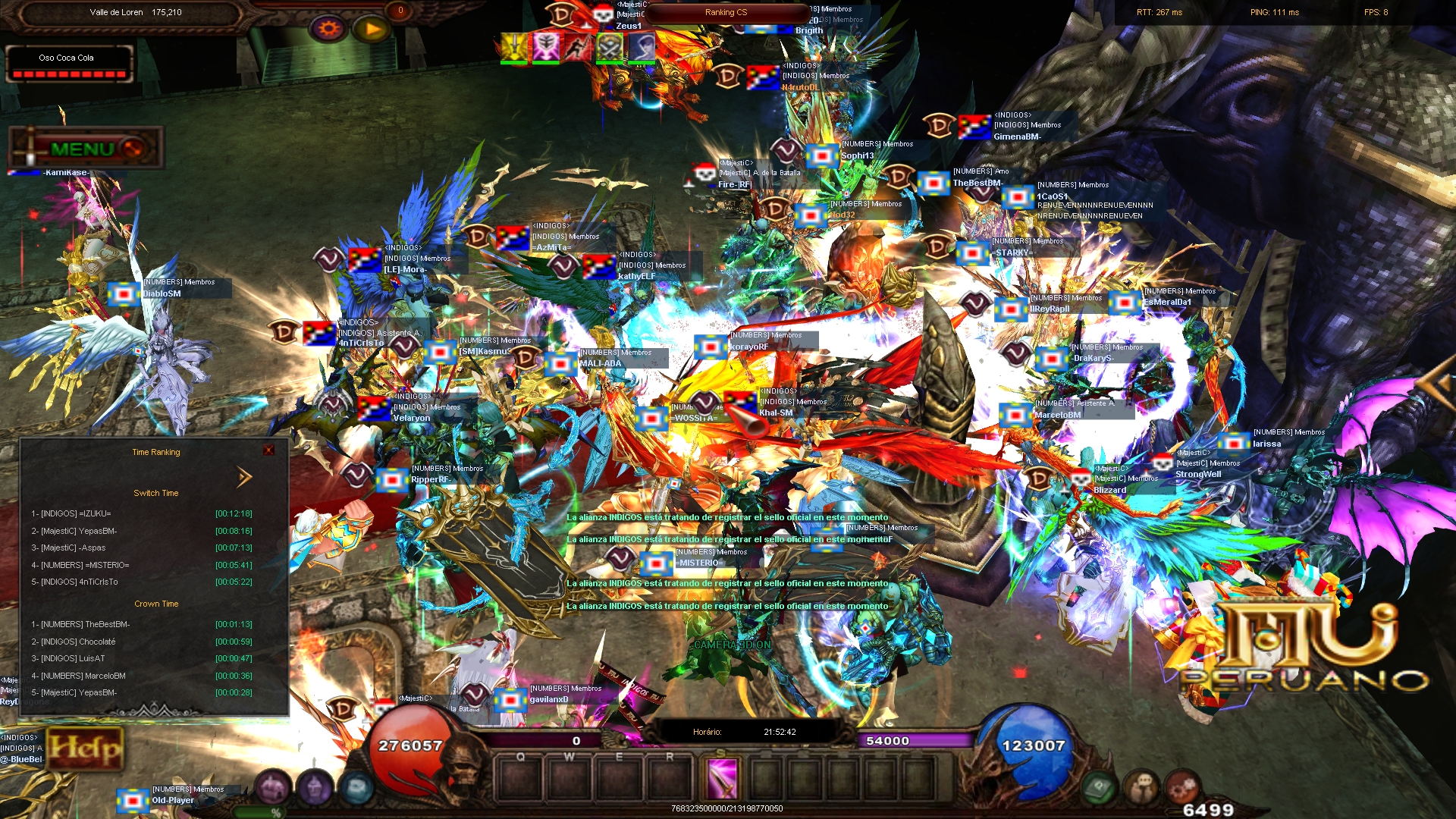Select the Oso Coca Cola target frame

pos(68,64)
